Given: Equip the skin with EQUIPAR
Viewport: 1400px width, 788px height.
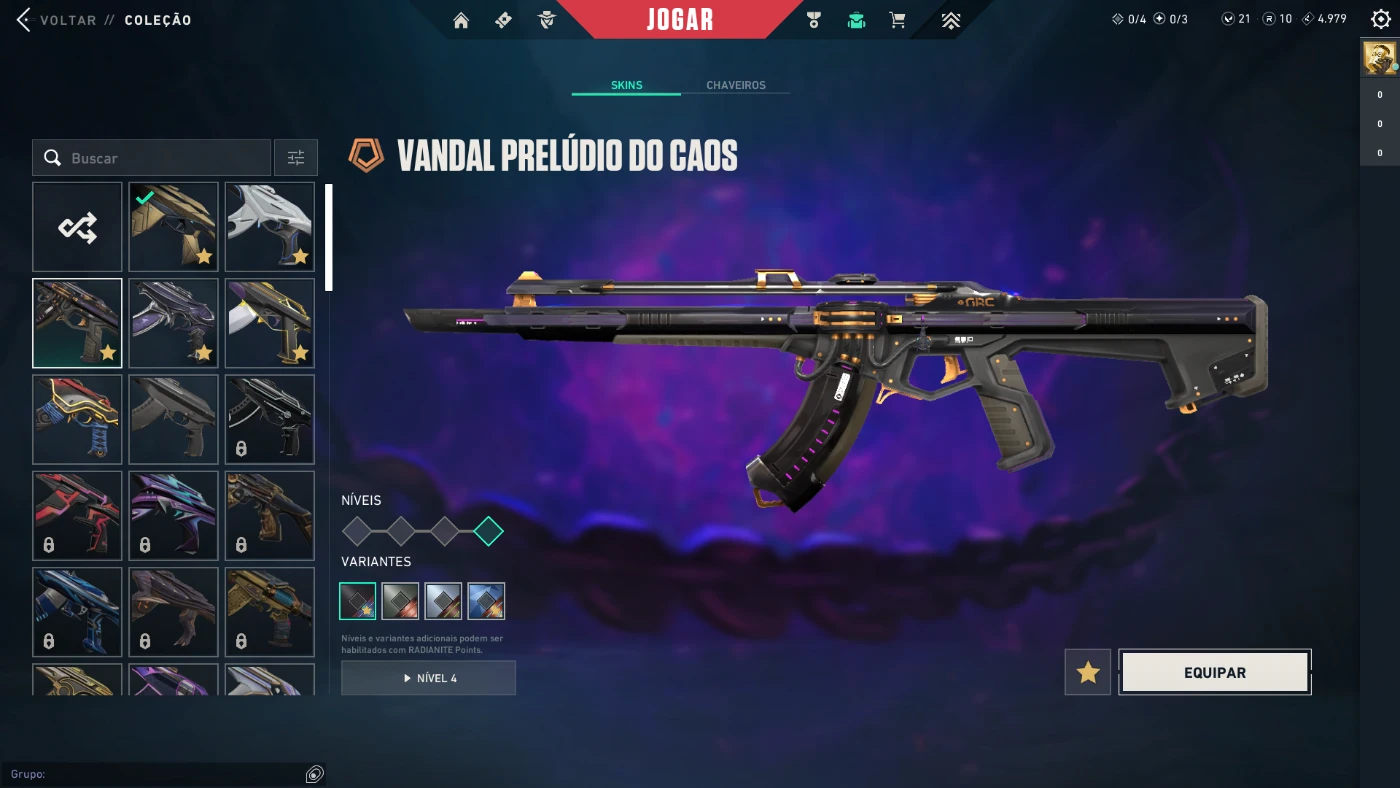Looking at the screenshot, I should point(1214,673).
